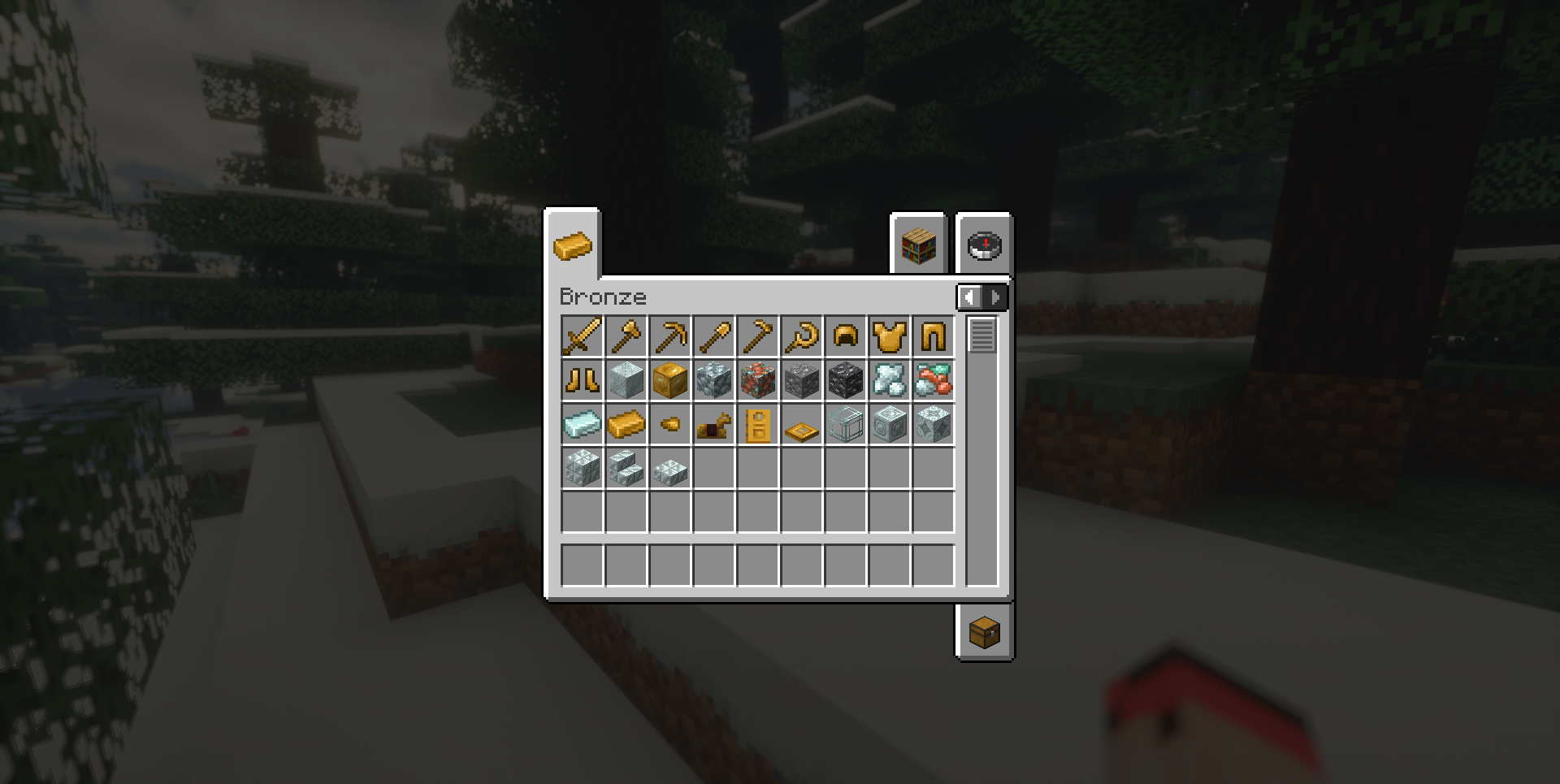The image size is (1560, 784).
Task: Pick the bronze helmet
Action: [844, 336]
